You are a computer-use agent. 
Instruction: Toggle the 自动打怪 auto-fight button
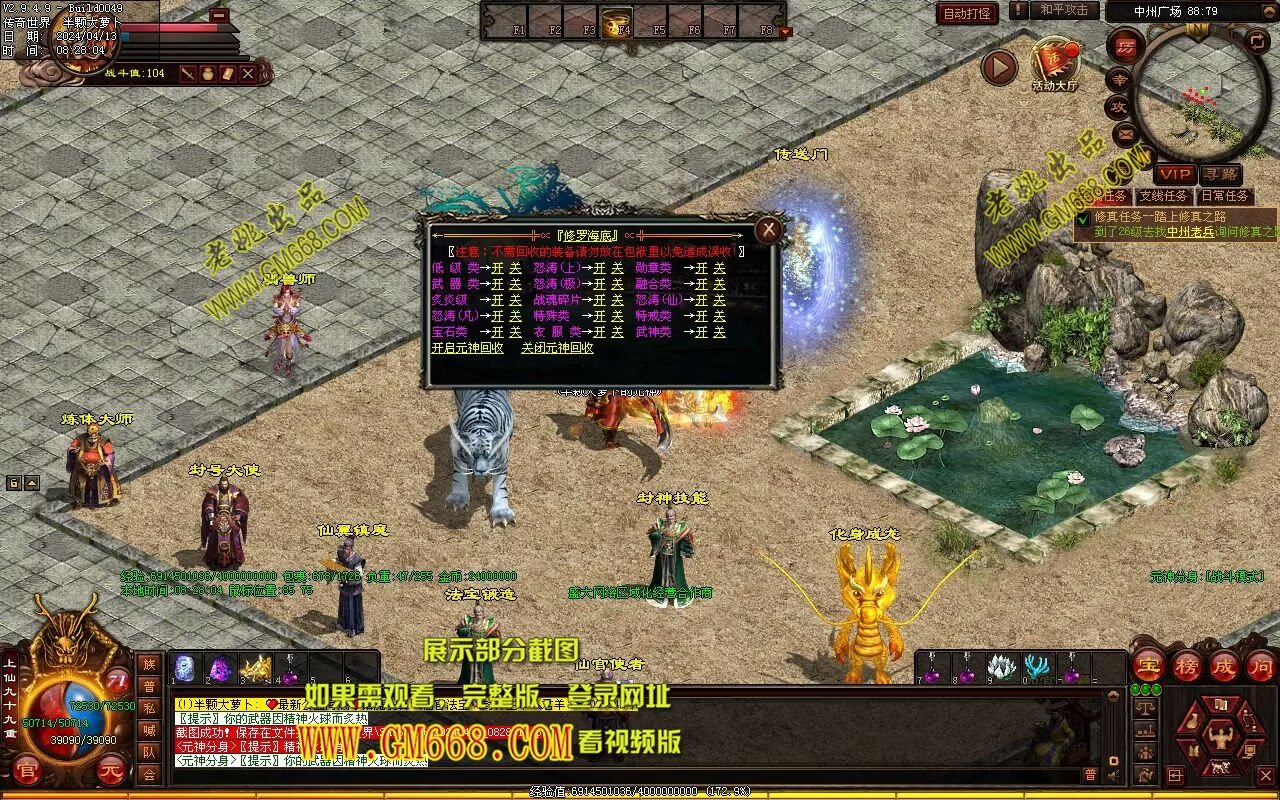coord(967,13)
